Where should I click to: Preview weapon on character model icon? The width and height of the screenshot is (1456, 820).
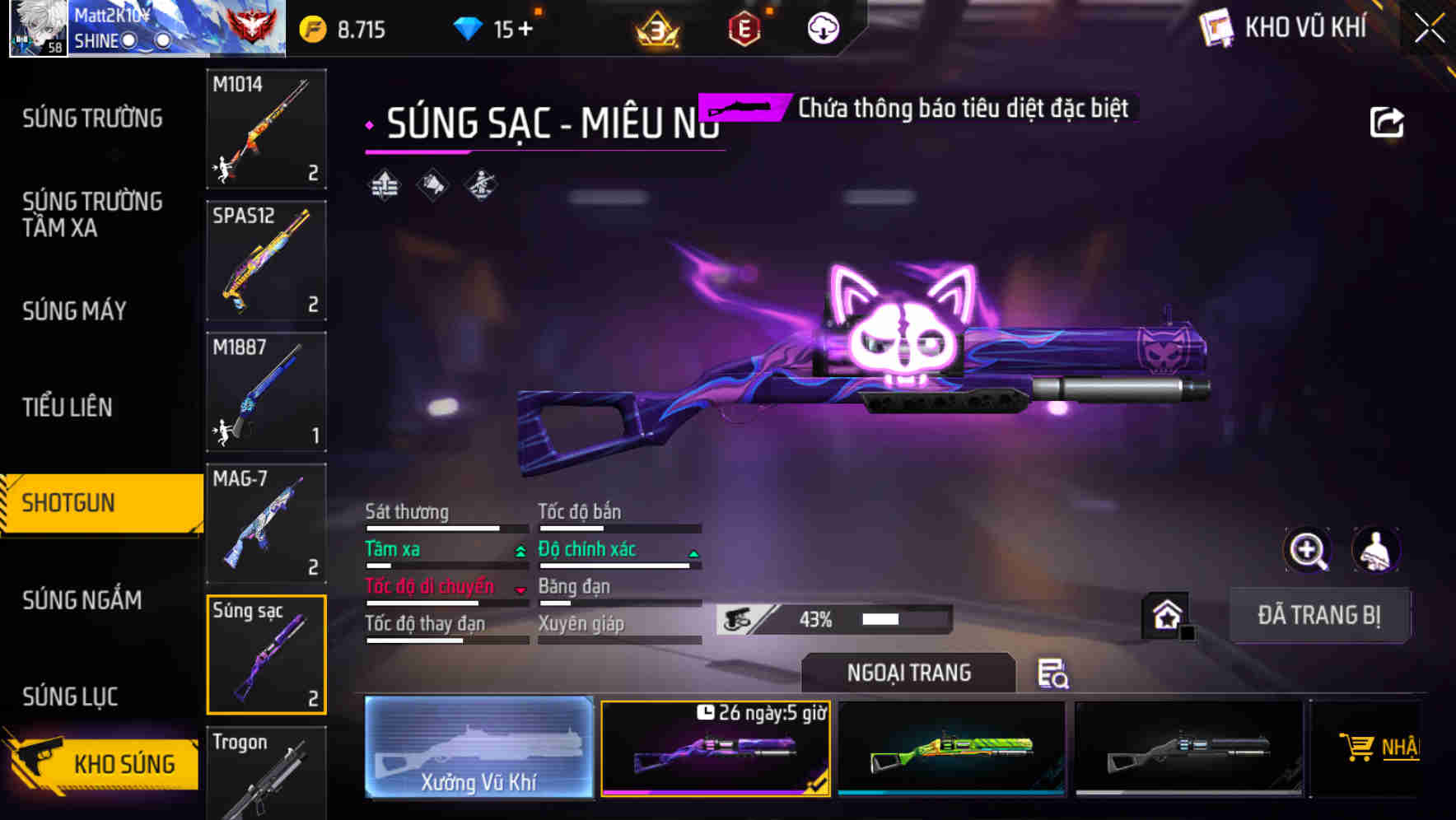pyautogui.click(x=1375, y=550)
